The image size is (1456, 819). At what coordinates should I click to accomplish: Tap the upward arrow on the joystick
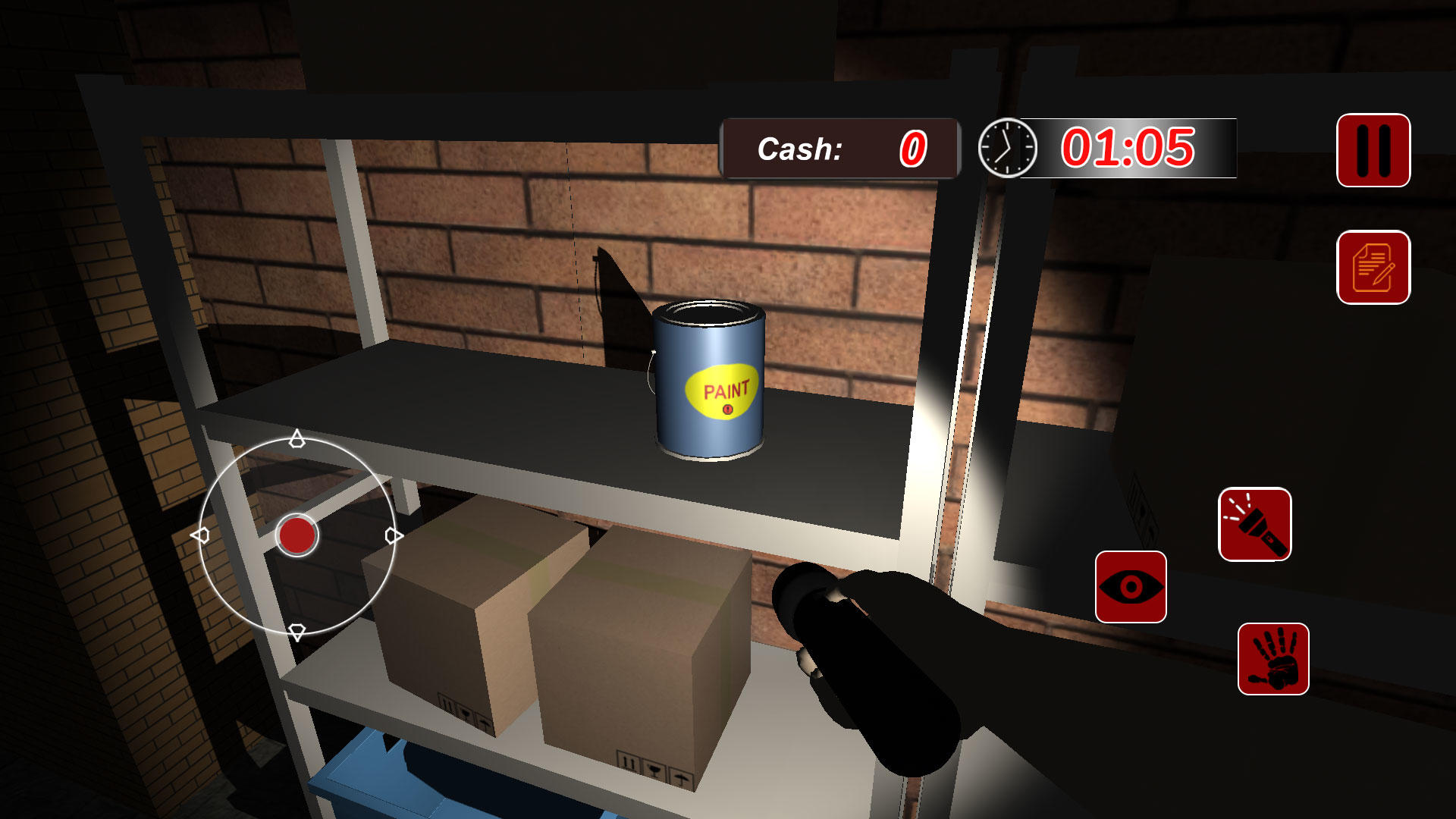pos(297,440)
